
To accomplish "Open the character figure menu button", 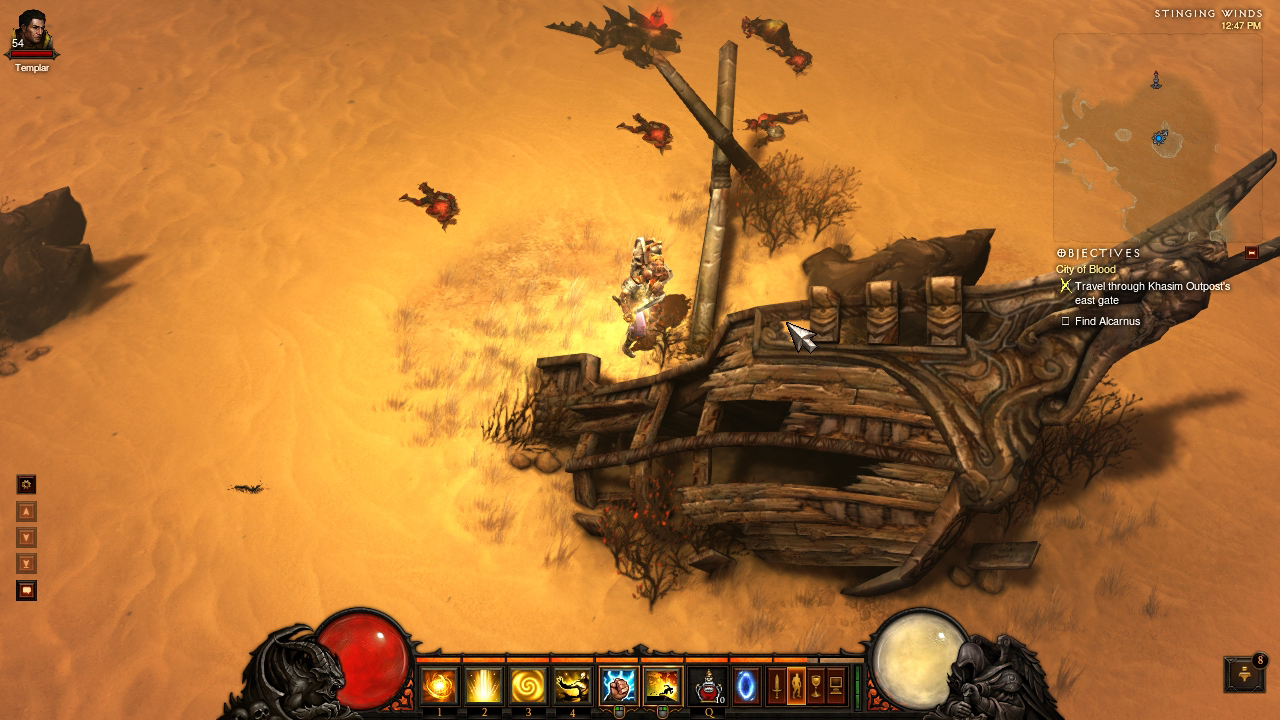I will pos(796,686).
